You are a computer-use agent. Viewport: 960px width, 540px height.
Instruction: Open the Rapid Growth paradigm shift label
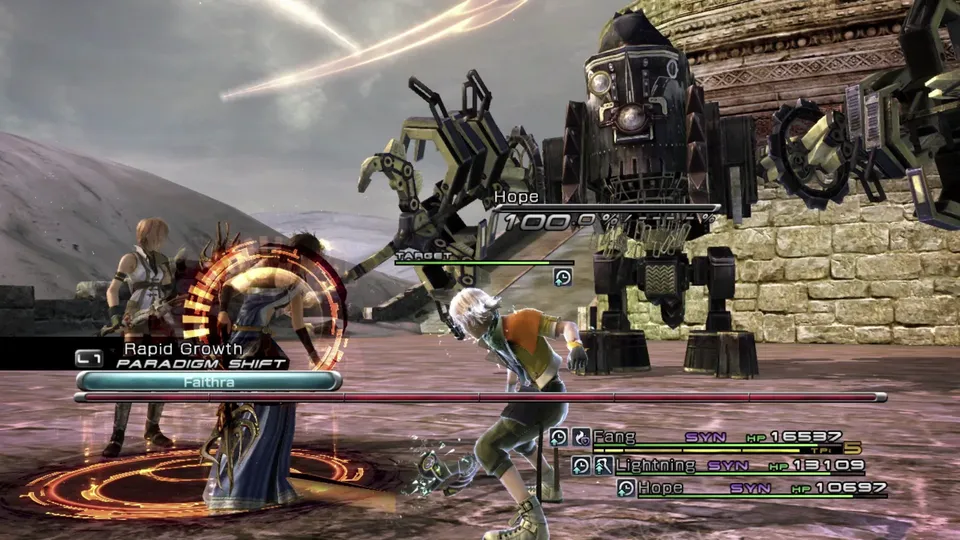click(183, 349)
